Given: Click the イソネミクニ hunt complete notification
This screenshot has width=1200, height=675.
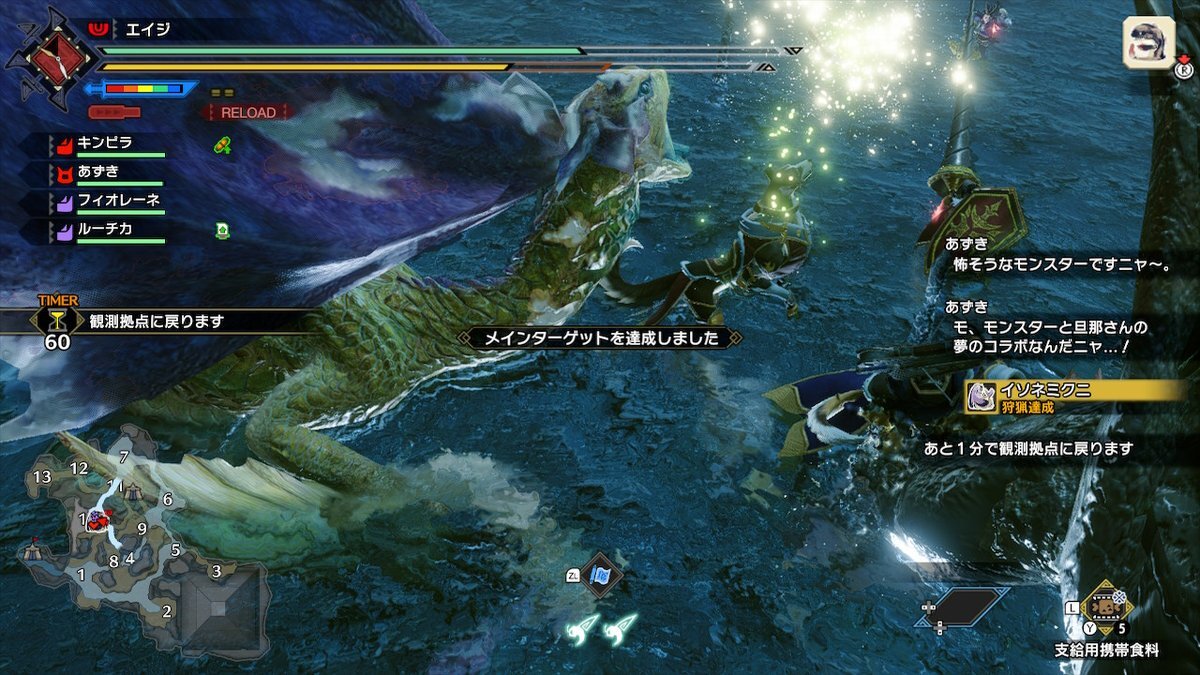Looking at the screenshot, I should pos(1075,396).
